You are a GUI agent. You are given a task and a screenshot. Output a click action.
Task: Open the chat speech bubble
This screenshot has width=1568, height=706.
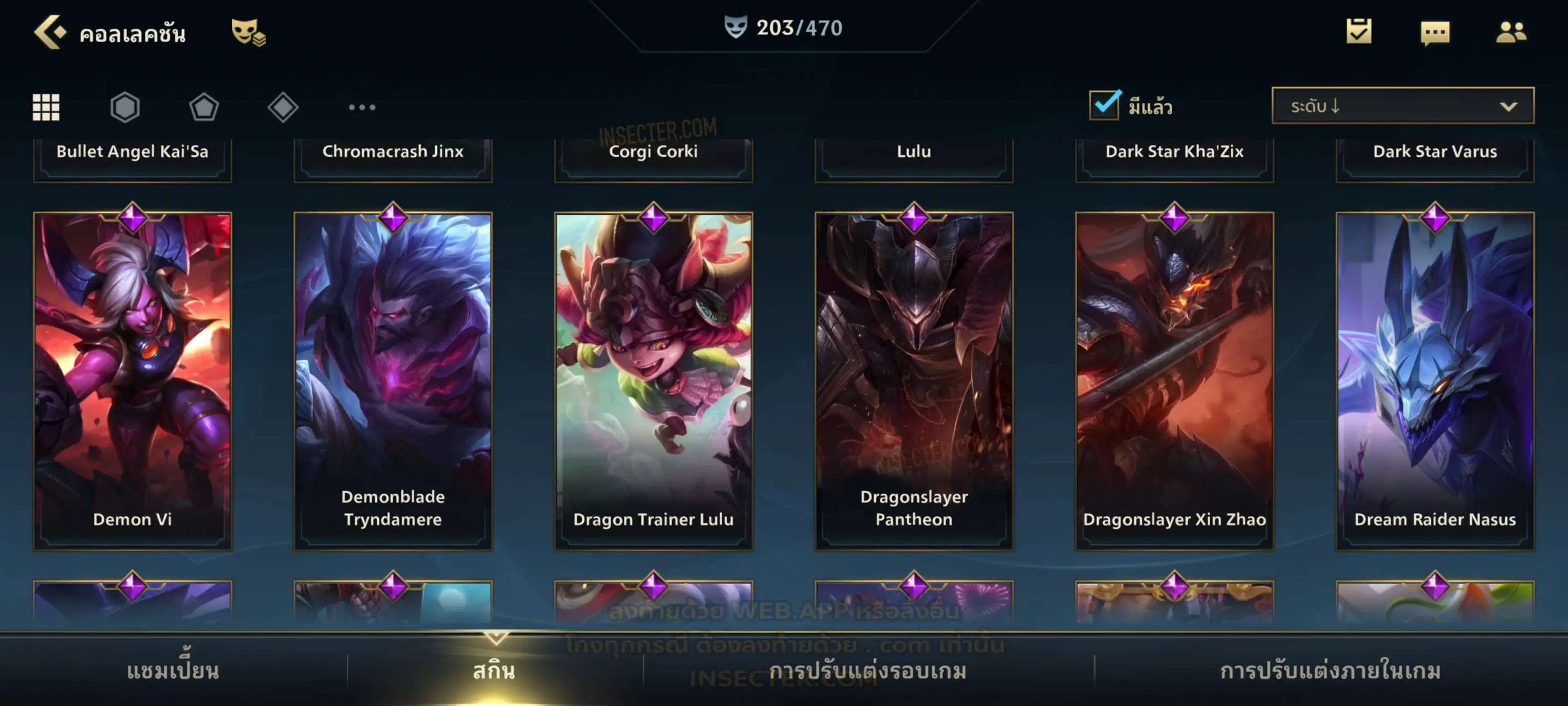tap(1435, 33)
